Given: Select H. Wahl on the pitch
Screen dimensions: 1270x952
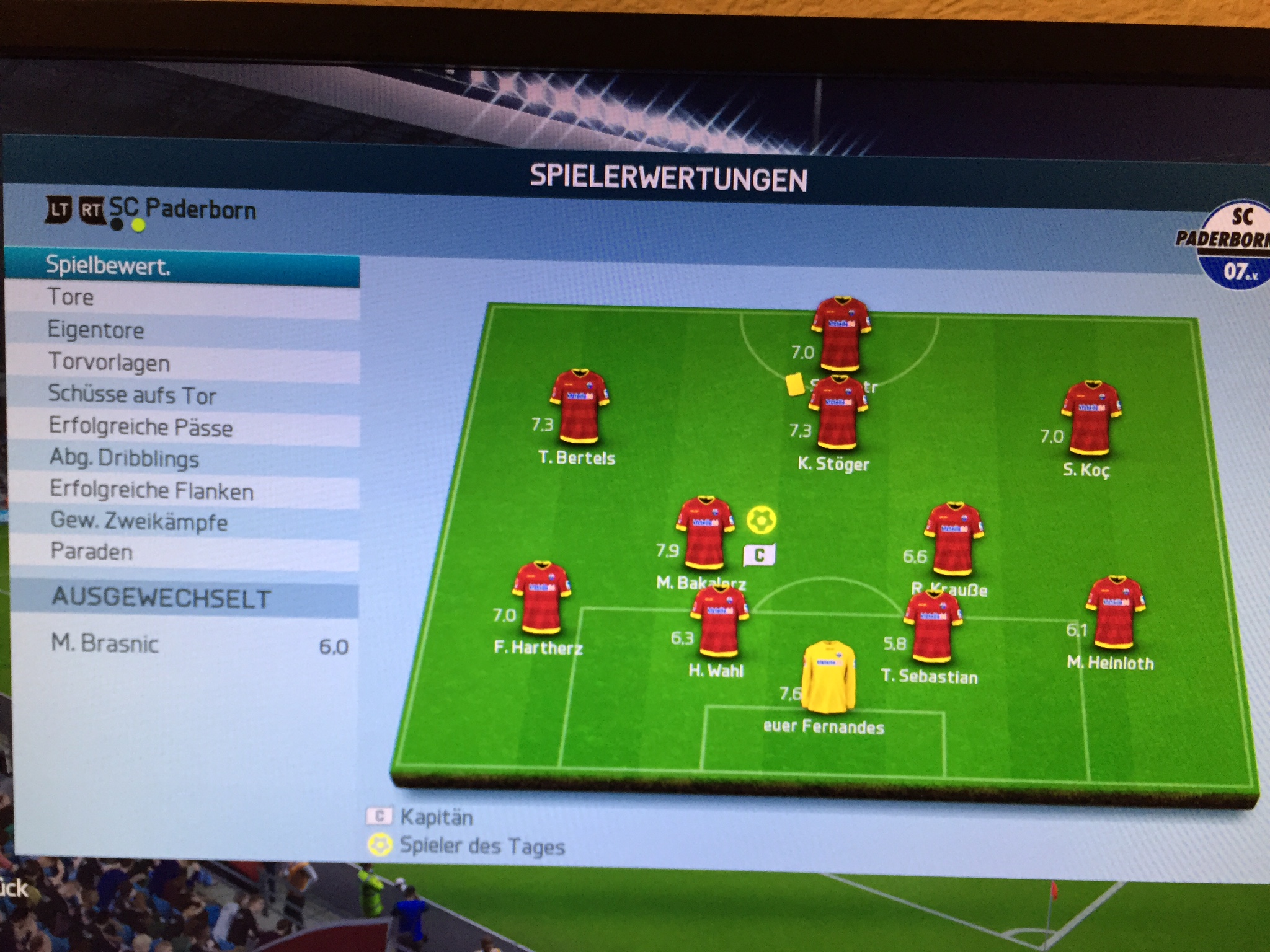Looking at the screenshot, I should [719, 622].
